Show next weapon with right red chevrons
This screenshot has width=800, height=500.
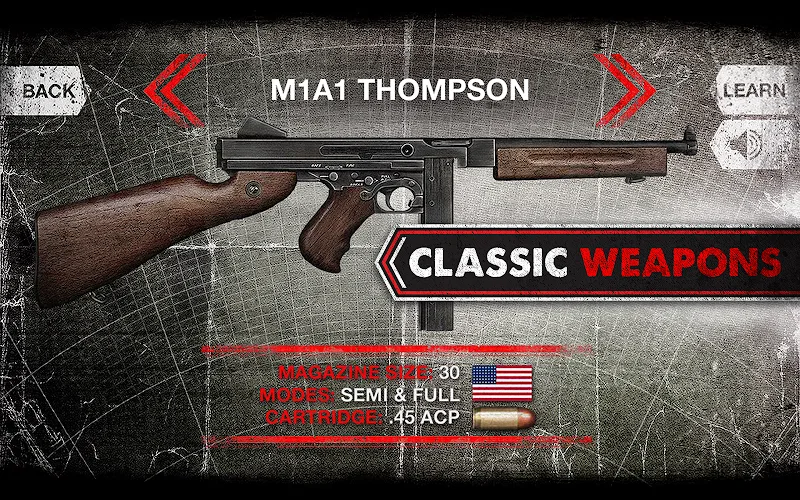pyautogui.click(x=627, y=91)
